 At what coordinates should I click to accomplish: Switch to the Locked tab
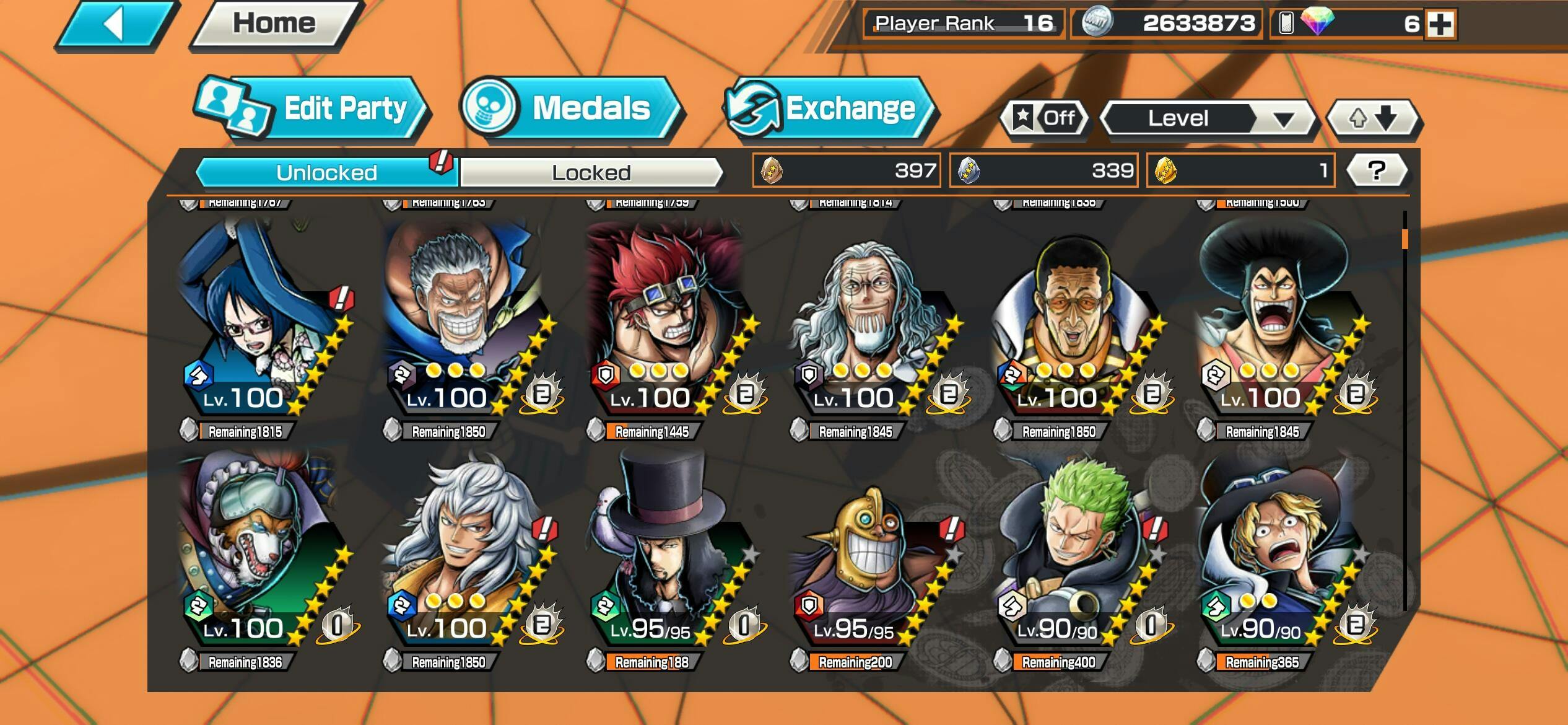[591, 172]
